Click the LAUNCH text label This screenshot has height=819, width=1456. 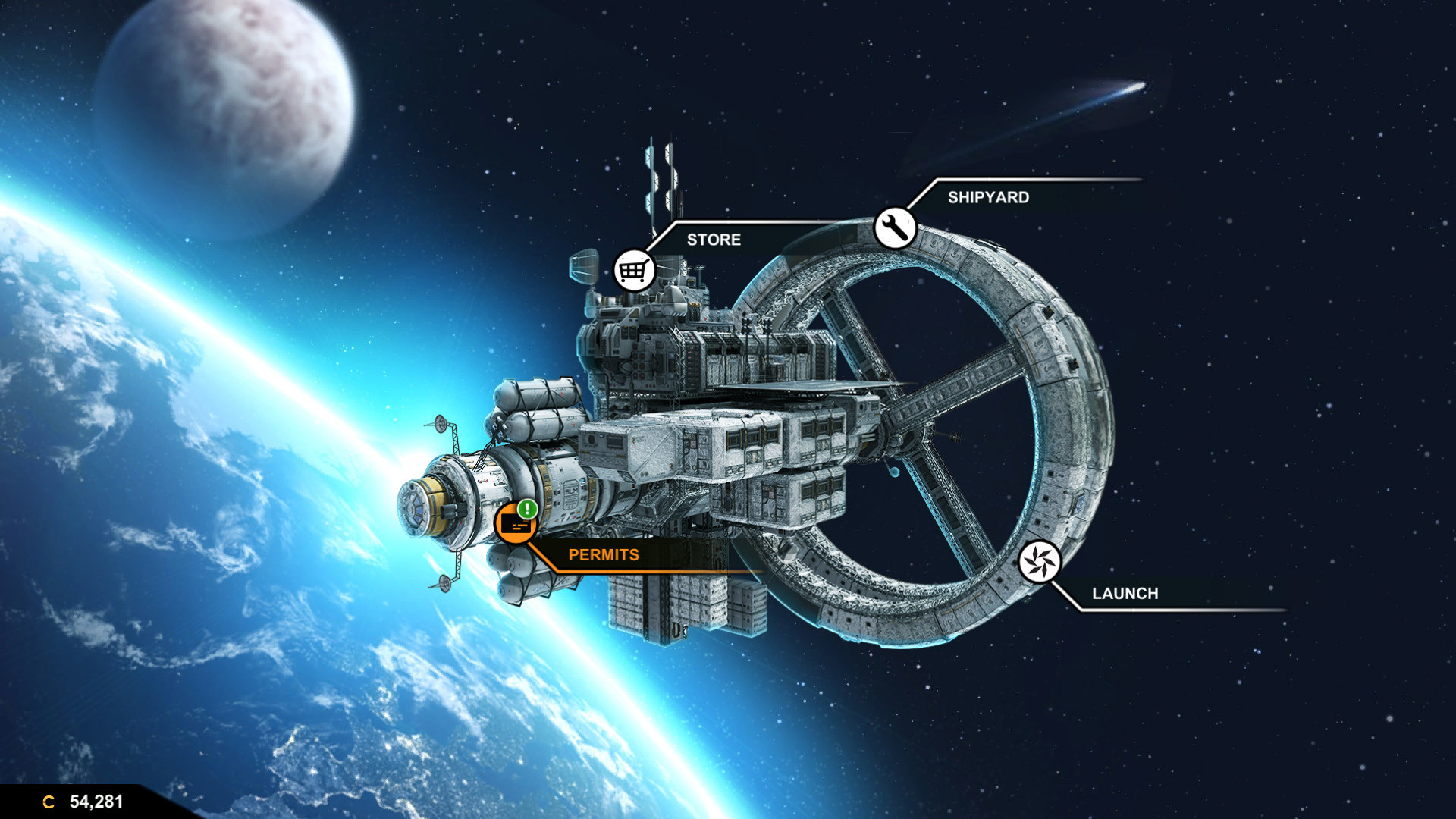(1125, 594)
